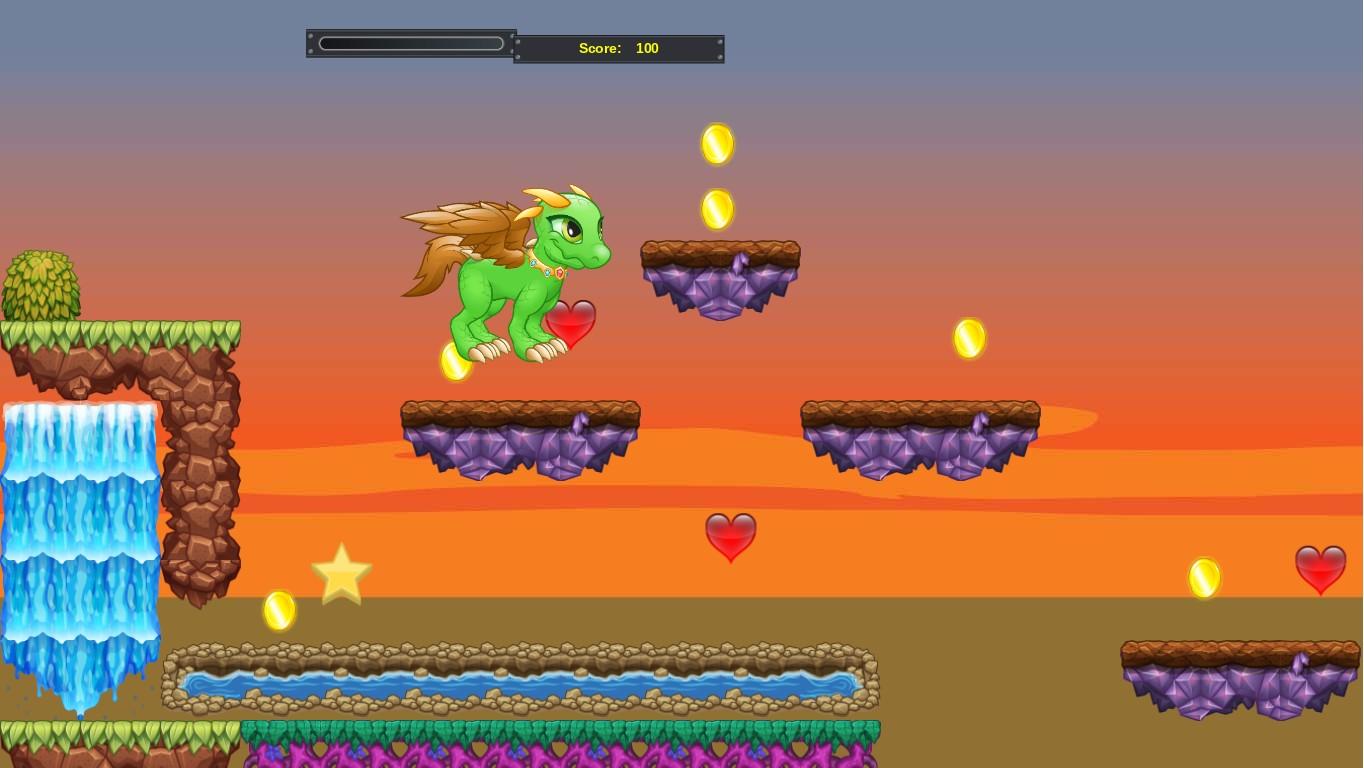Grab the heart floating mid-screen below the platforms
Image resolution: width=1364 pixels, height=768 pixels.
tap(730, 537)
